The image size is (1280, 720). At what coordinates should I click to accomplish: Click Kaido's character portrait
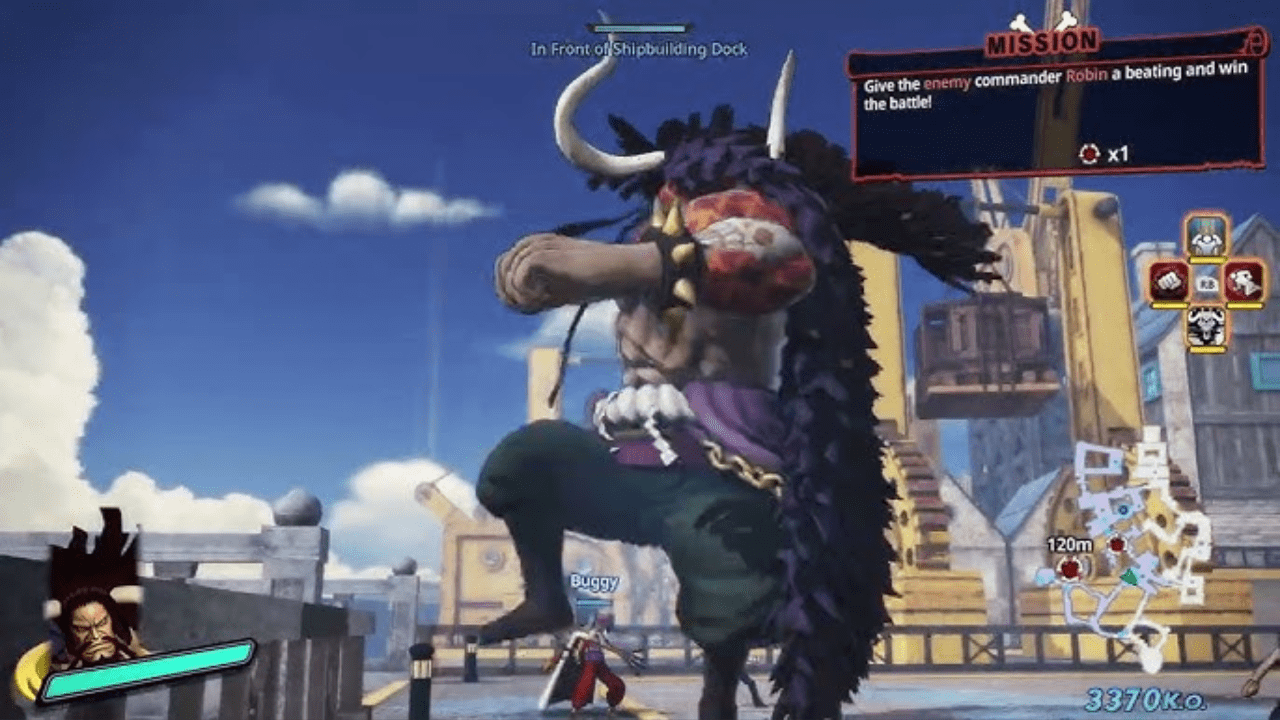[95, 622]
